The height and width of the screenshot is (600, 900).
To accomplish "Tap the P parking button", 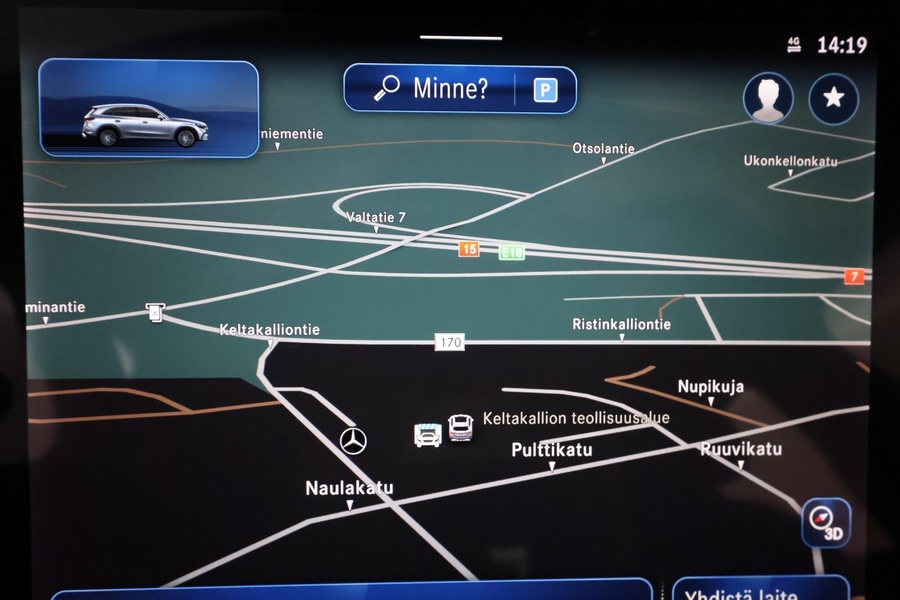I will tap(544, 91).
